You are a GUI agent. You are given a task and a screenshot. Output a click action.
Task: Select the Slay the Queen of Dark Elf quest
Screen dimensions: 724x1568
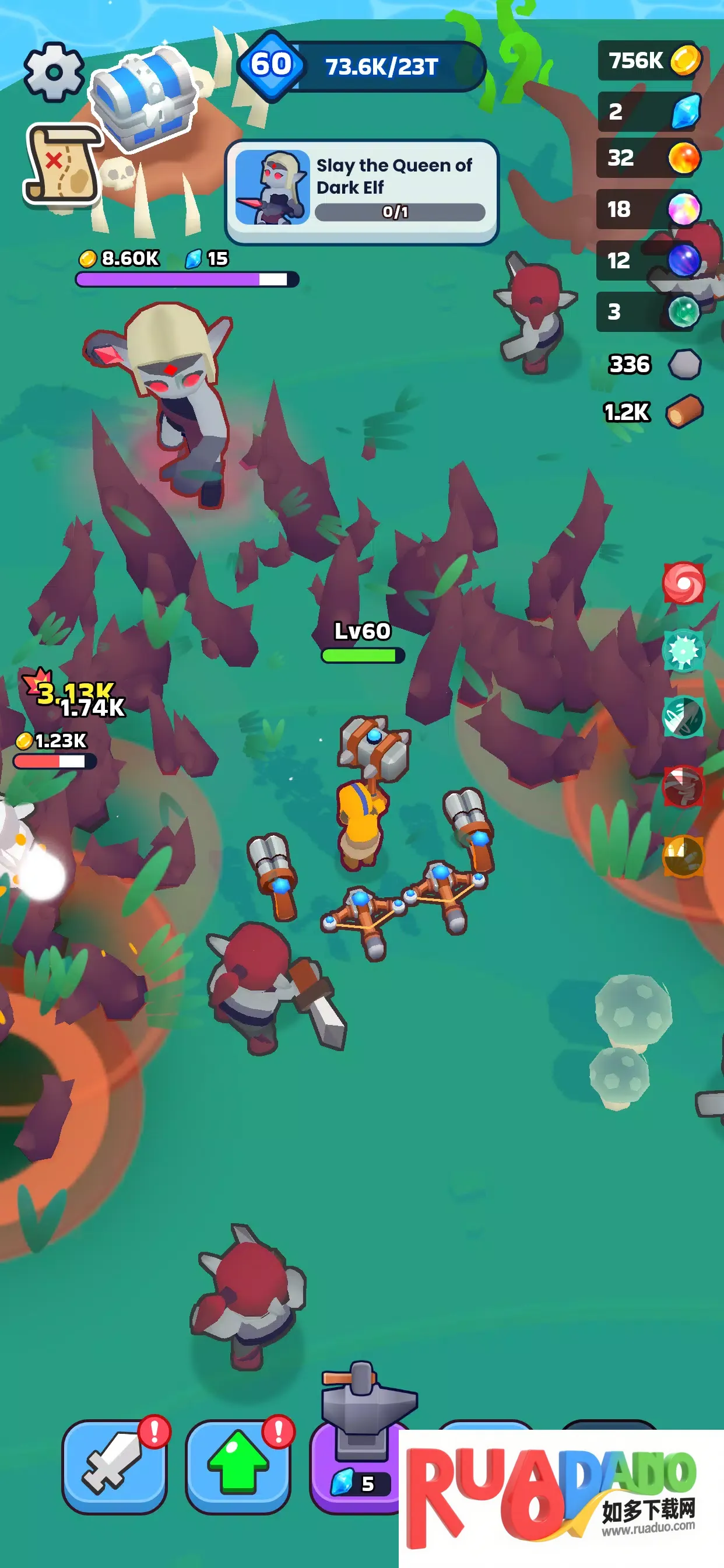[362, 191]
